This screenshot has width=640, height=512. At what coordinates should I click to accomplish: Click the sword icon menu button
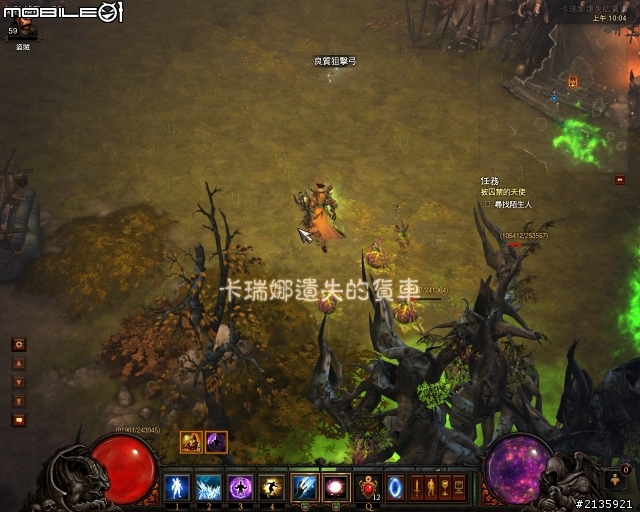pos(418,488)
